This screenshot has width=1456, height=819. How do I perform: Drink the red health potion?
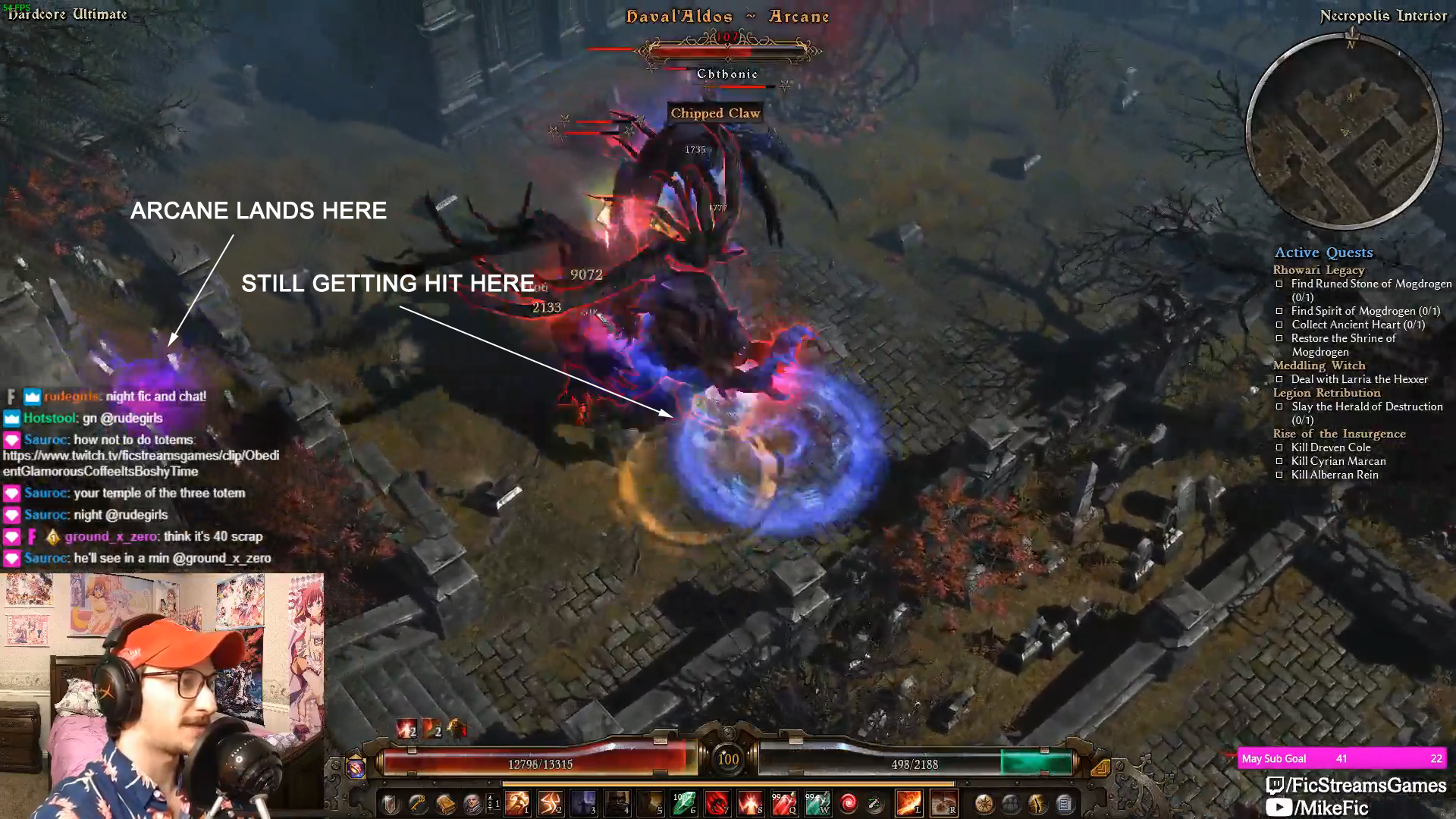point(783,803)
